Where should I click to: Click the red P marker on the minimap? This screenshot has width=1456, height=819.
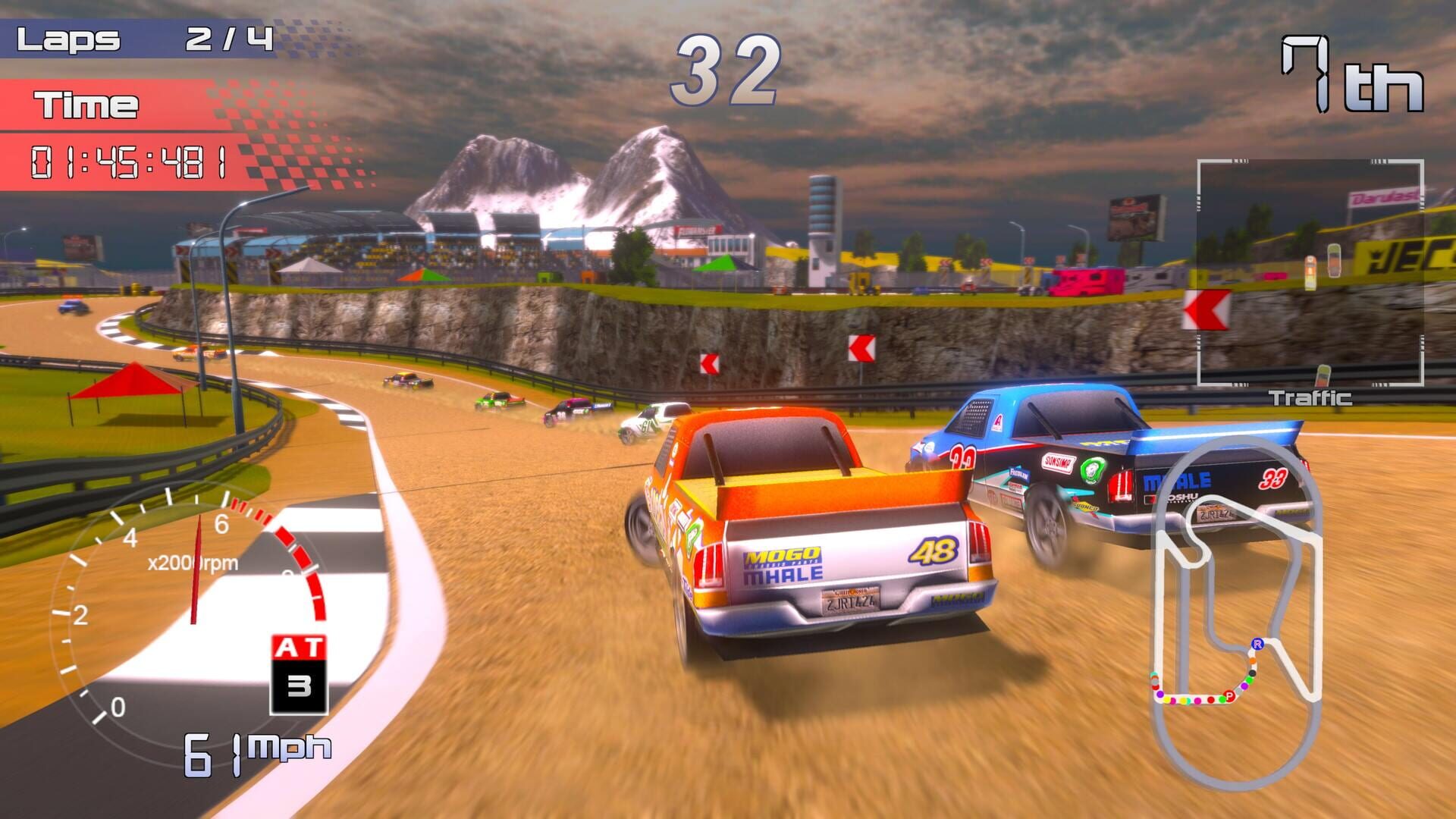pos(1228,695)
